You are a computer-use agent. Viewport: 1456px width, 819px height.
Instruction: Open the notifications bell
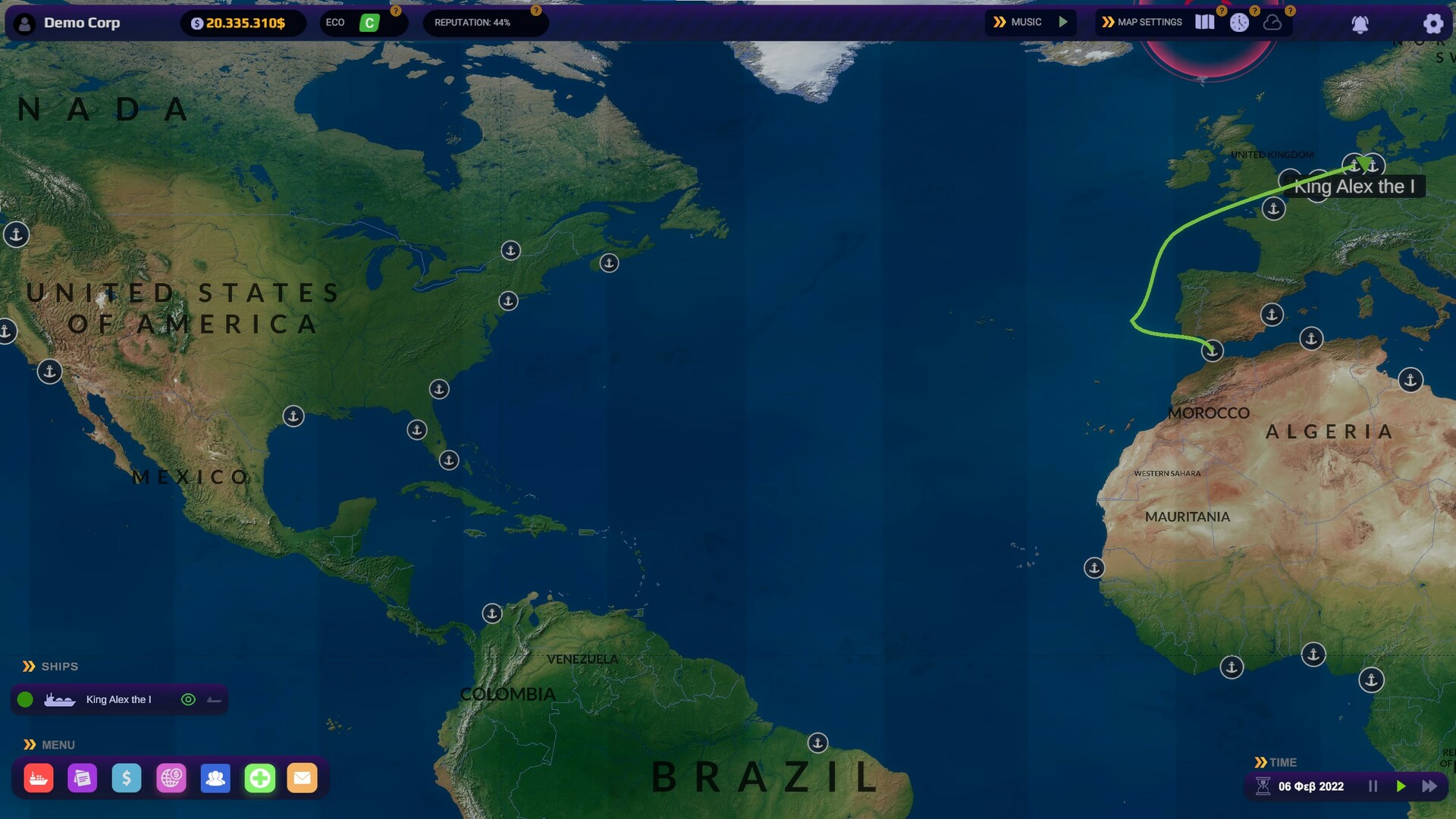pyautogui.click(x=1360, y=24)
